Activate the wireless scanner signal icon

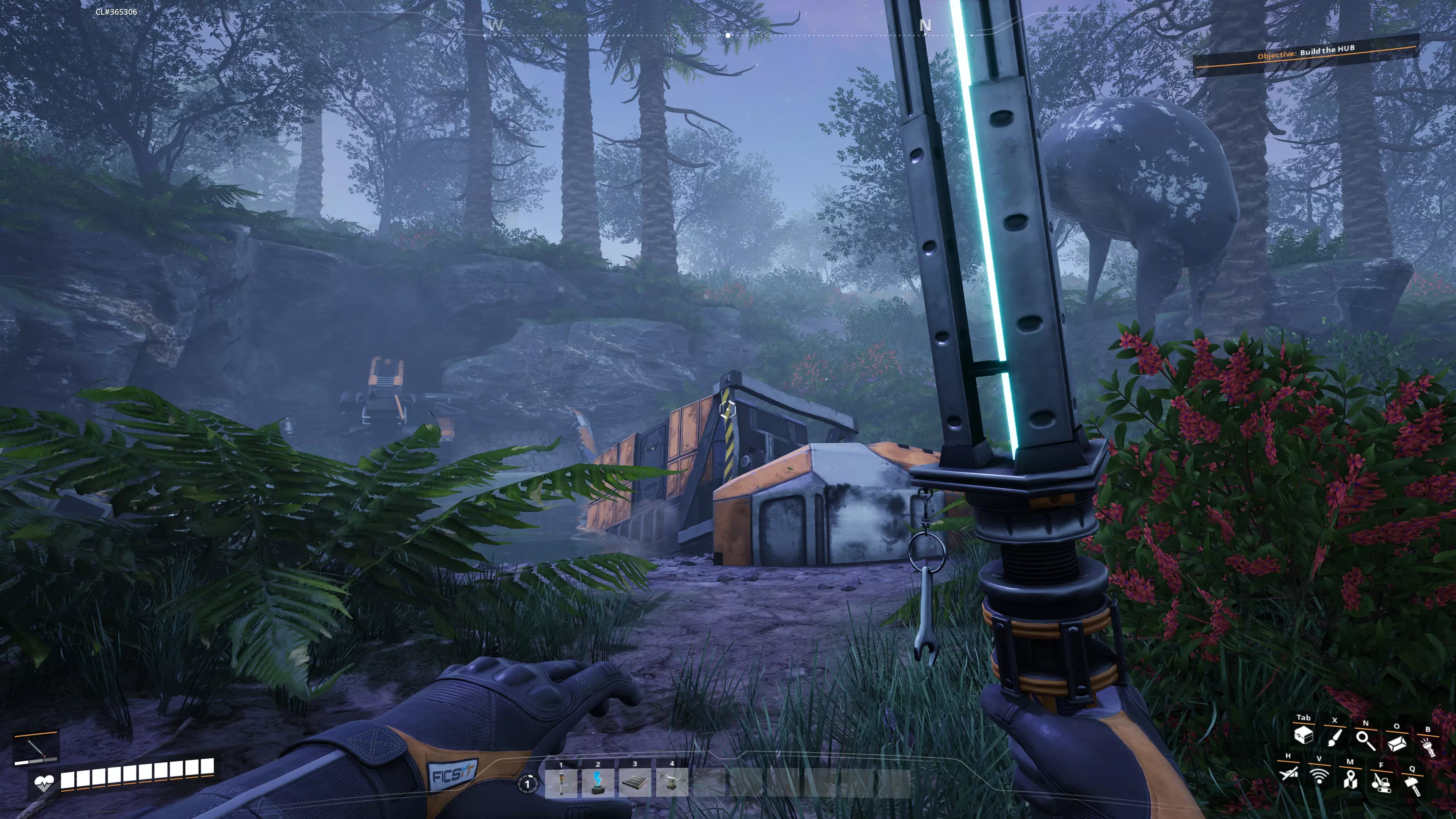tap(1319, 776)
